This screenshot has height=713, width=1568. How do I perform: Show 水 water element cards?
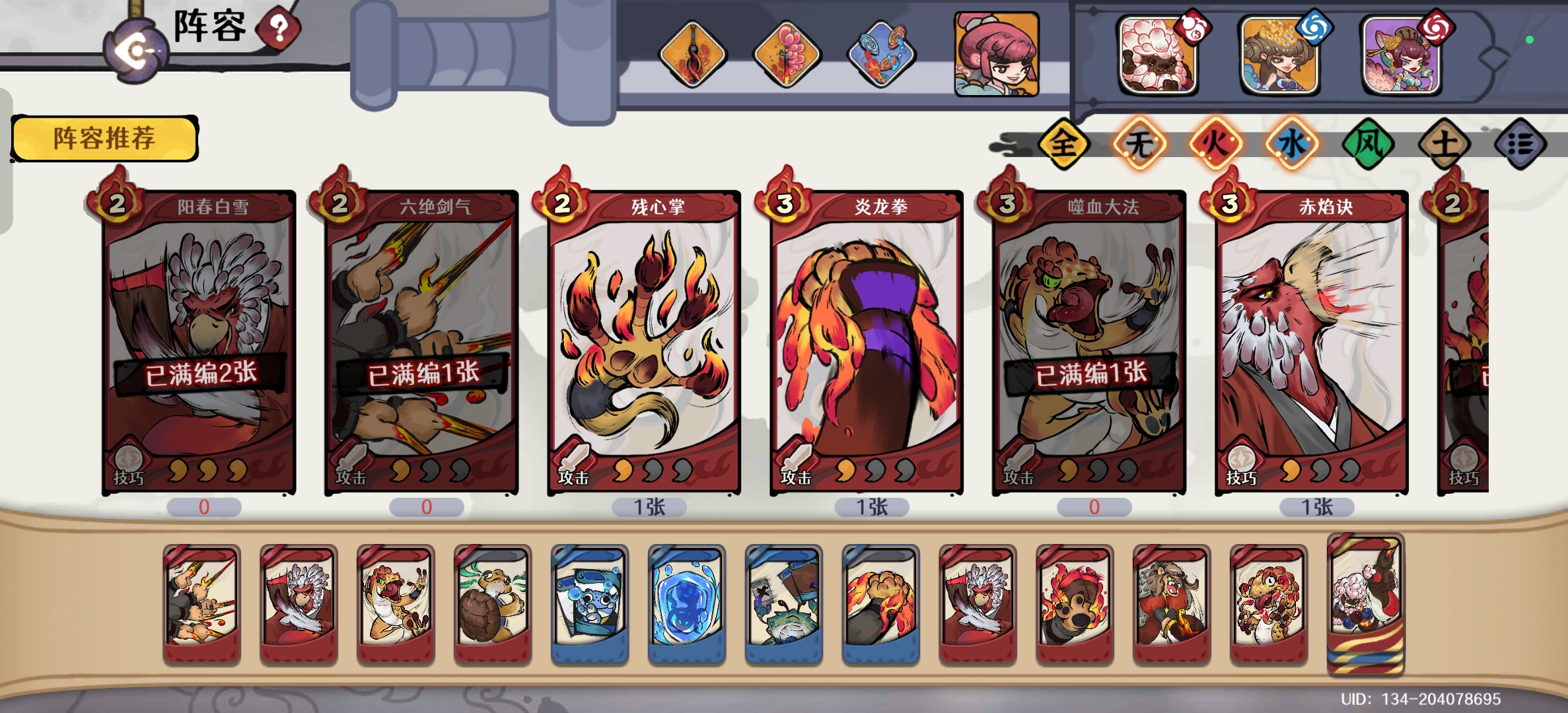point(1292,144)
